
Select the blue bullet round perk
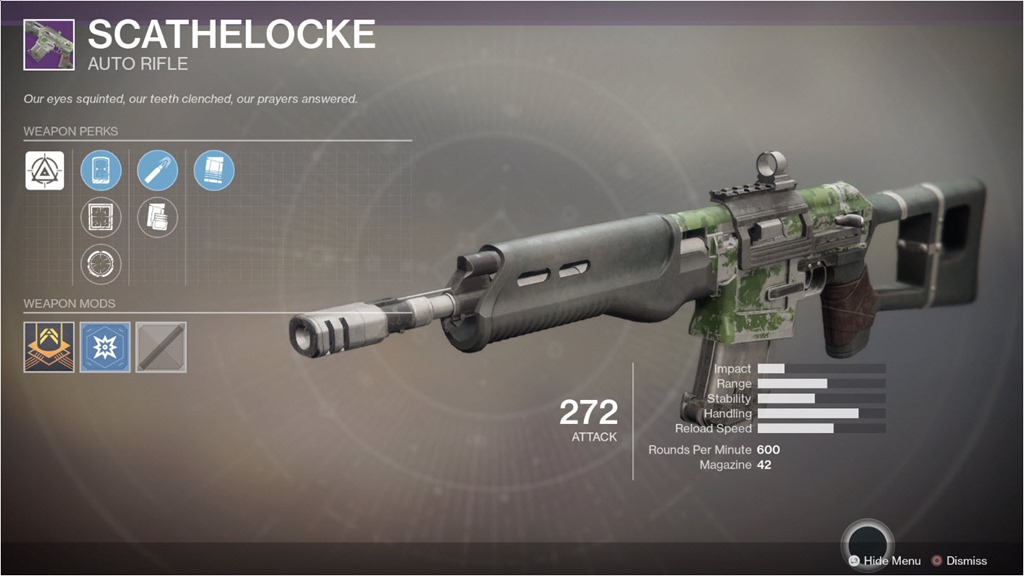(157, 171)
